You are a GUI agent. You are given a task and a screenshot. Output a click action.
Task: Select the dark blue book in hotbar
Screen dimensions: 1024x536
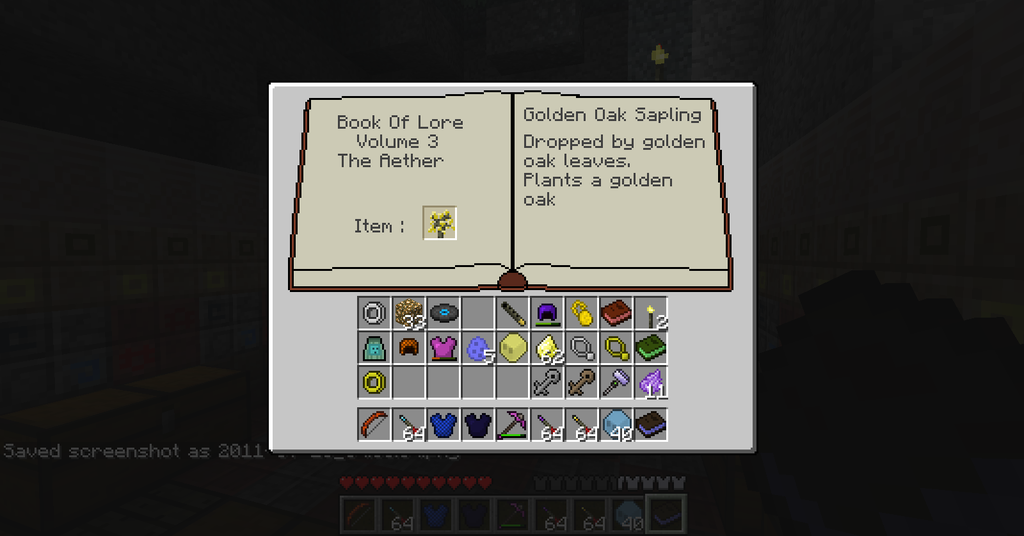click(651, 424)
